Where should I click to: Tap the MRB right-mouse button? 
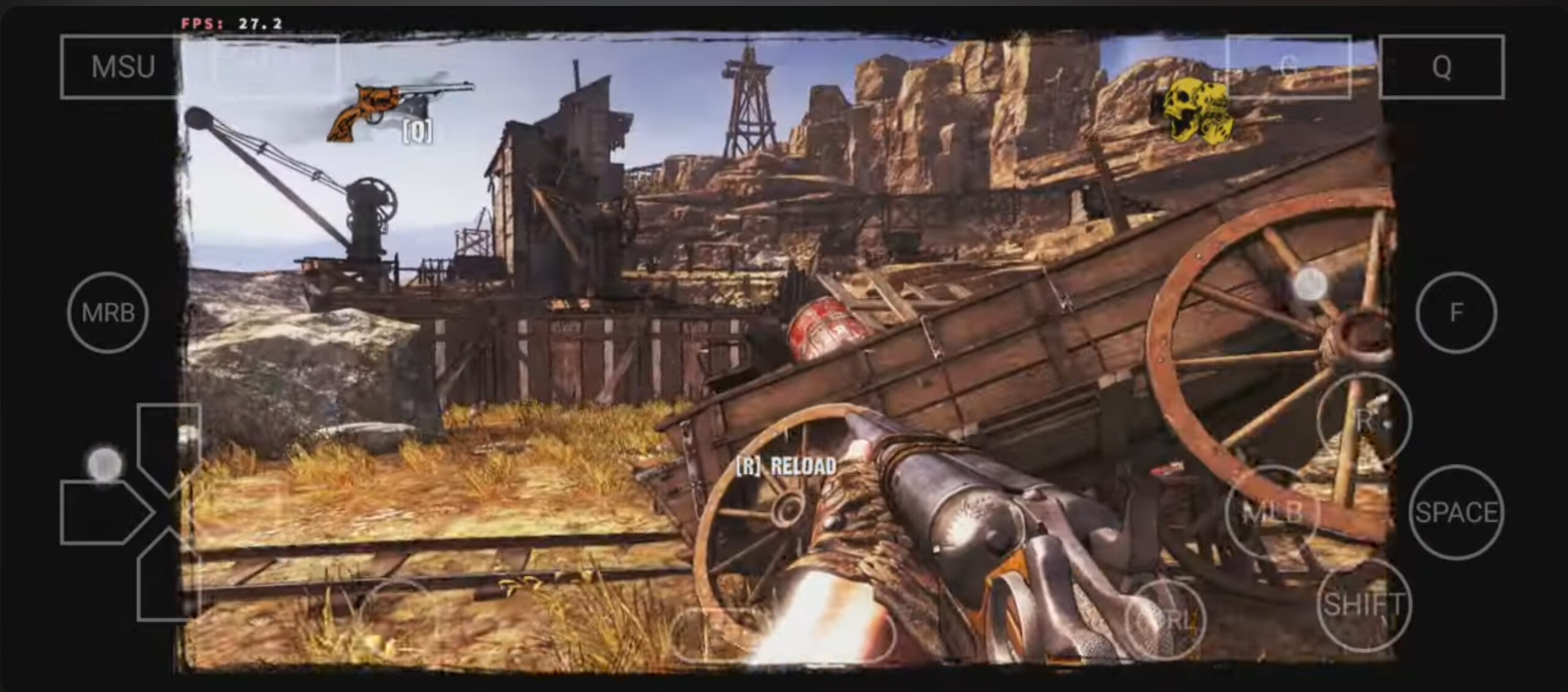(108, 313)
